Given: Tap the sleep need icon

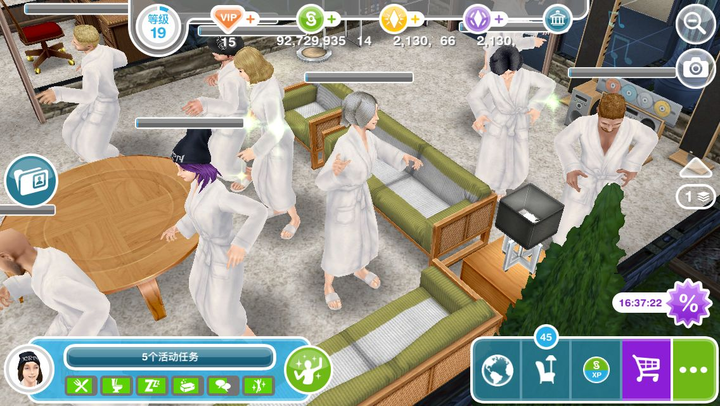Looking at the screenshot, I should tap(151, 385).
